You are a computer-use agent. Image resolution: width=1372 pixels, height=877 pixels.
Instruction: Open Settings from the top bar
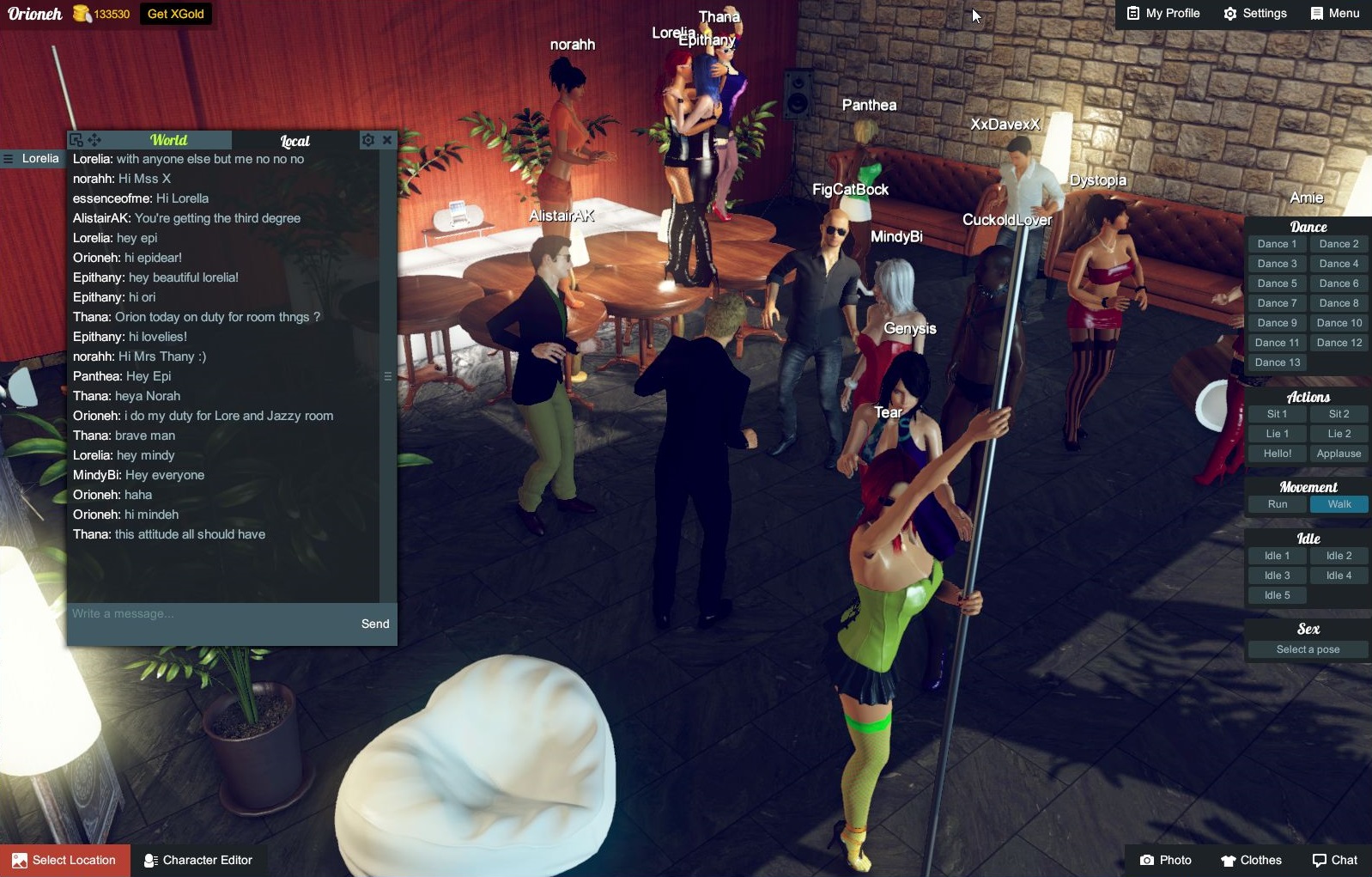[1254, 13]
